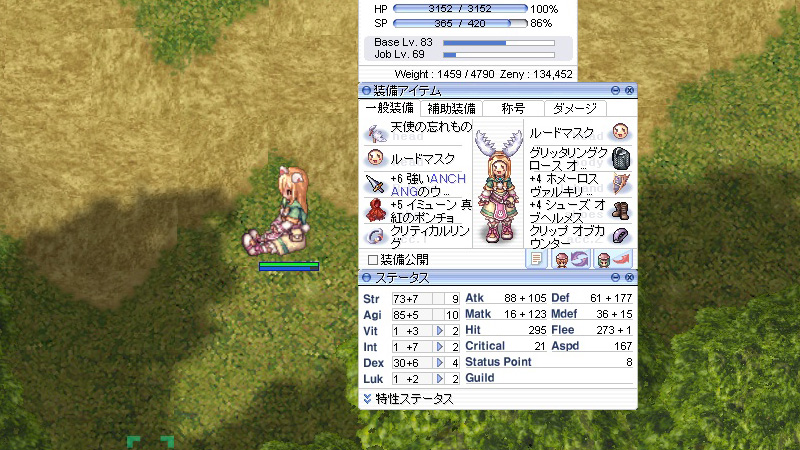Raise Luk with its arrow button
This screenshot has width=800, height=450.
(x=439, y=378)
